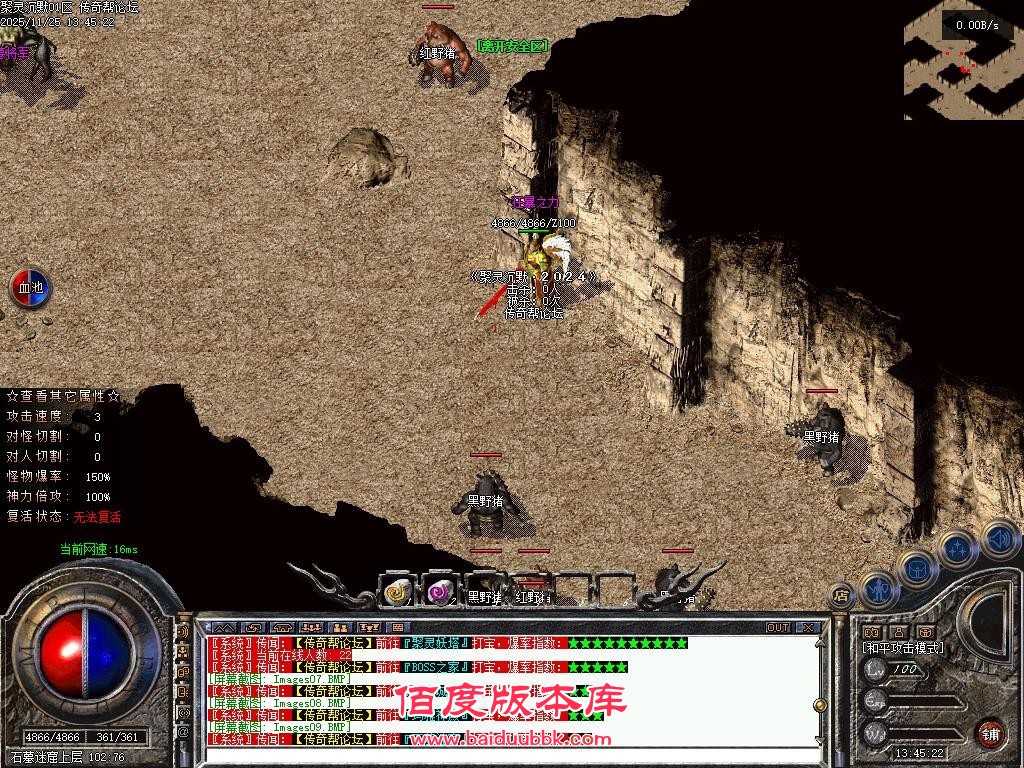Viewport: 1024px width, 768px height.
Task: Click the OUT button on the chat panel
Action: (x=778, y=628)
